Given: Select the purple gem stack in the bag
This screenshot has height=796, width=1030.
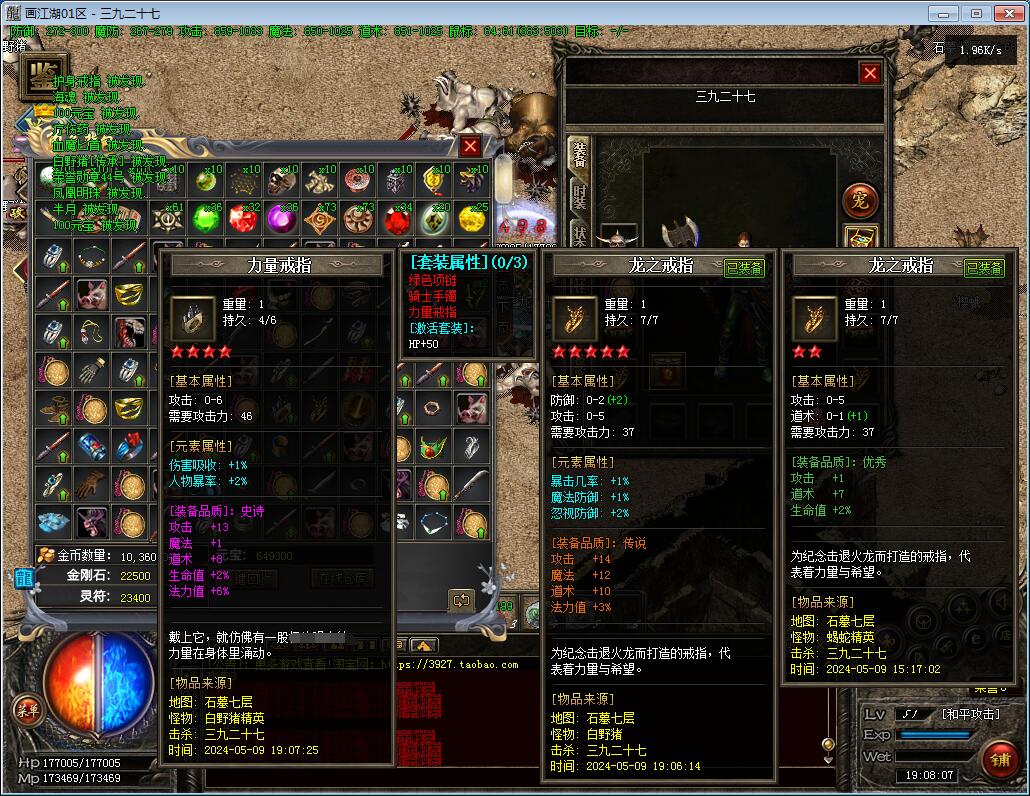Looking at the screenshot, I should point(283,218).
